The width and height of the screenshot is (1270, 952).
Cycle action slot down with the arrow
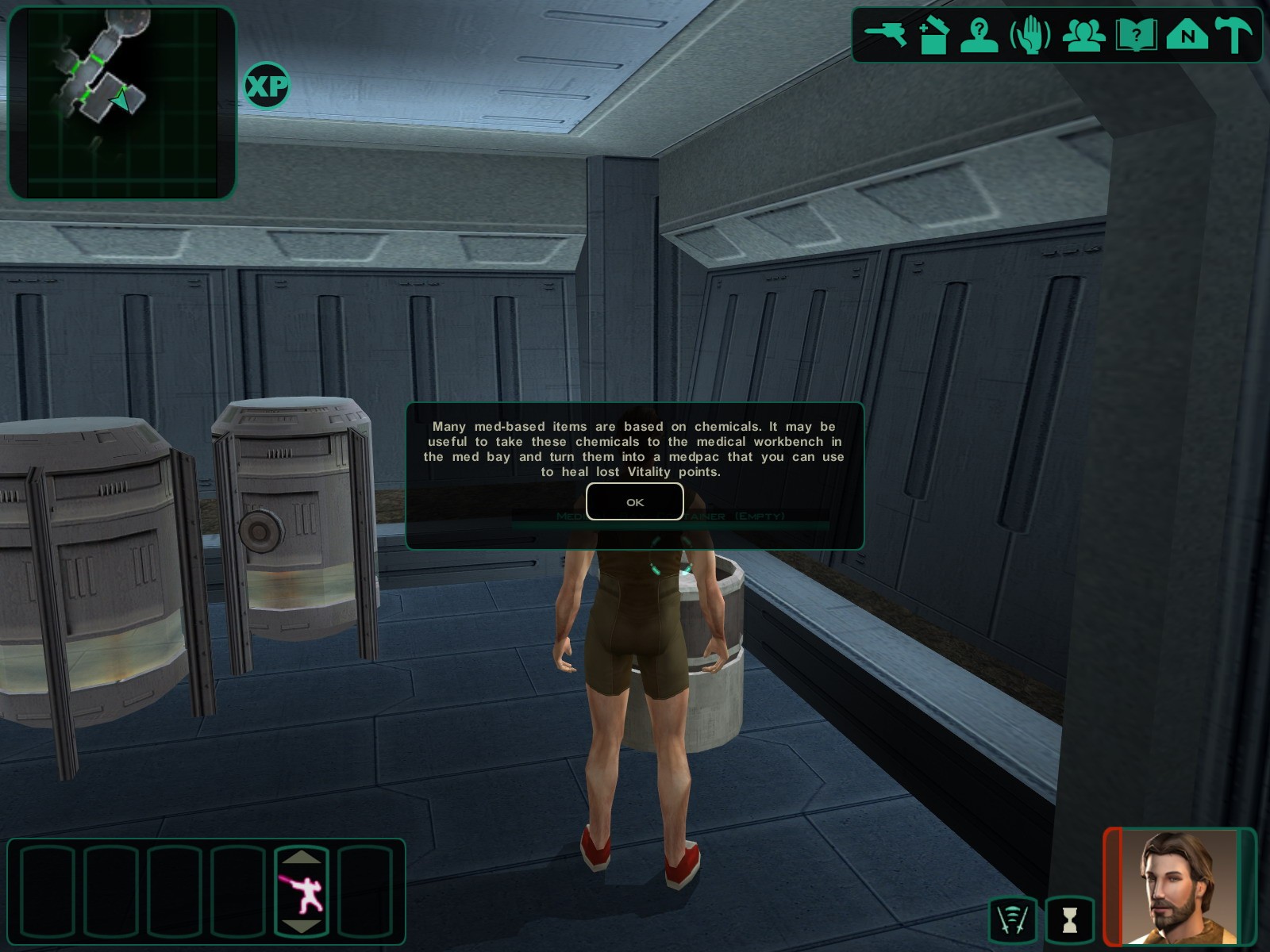(302, 927)
